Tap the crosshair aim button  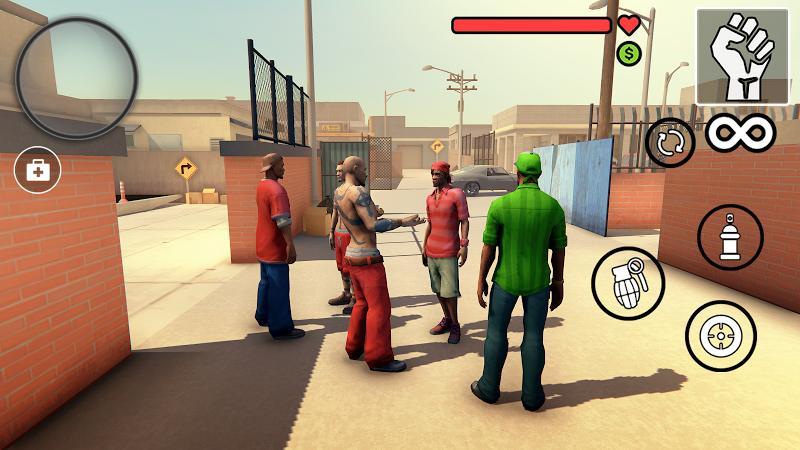click(x=720, y=336)
